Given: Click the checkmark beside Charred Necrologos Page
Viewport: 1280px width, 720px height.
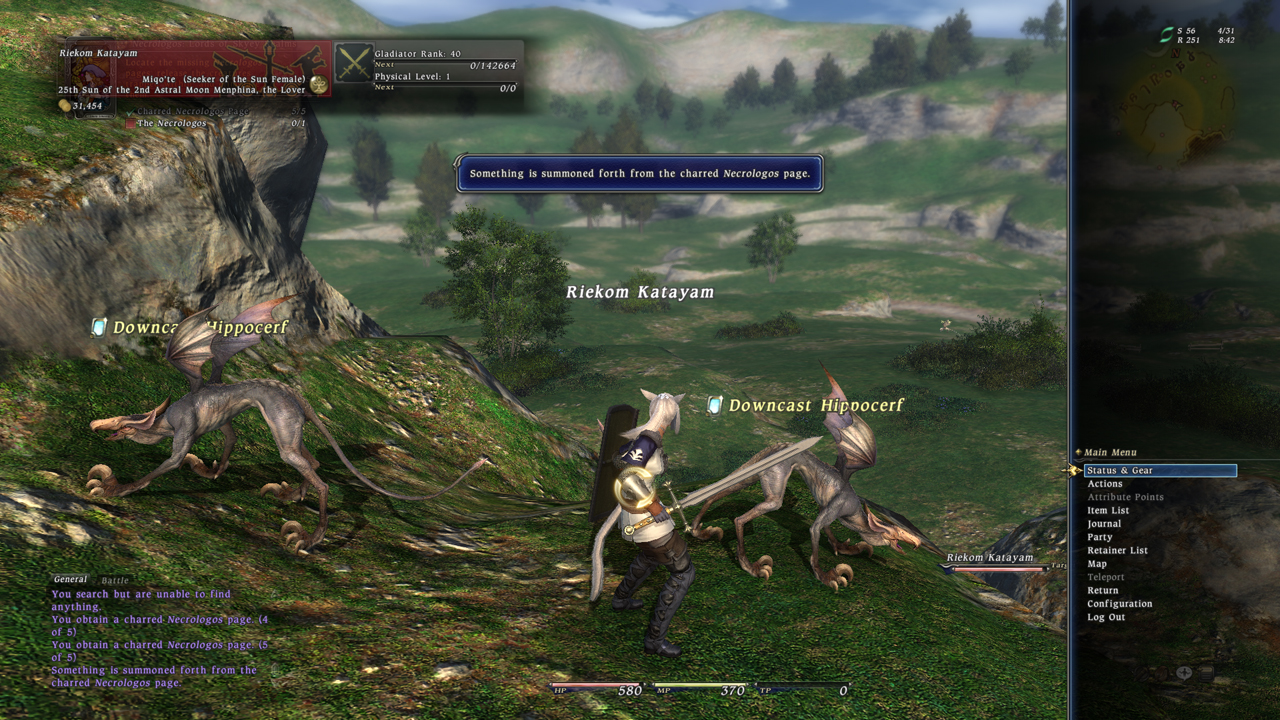Looking at the screenshot, I should (x=131, y=112).
